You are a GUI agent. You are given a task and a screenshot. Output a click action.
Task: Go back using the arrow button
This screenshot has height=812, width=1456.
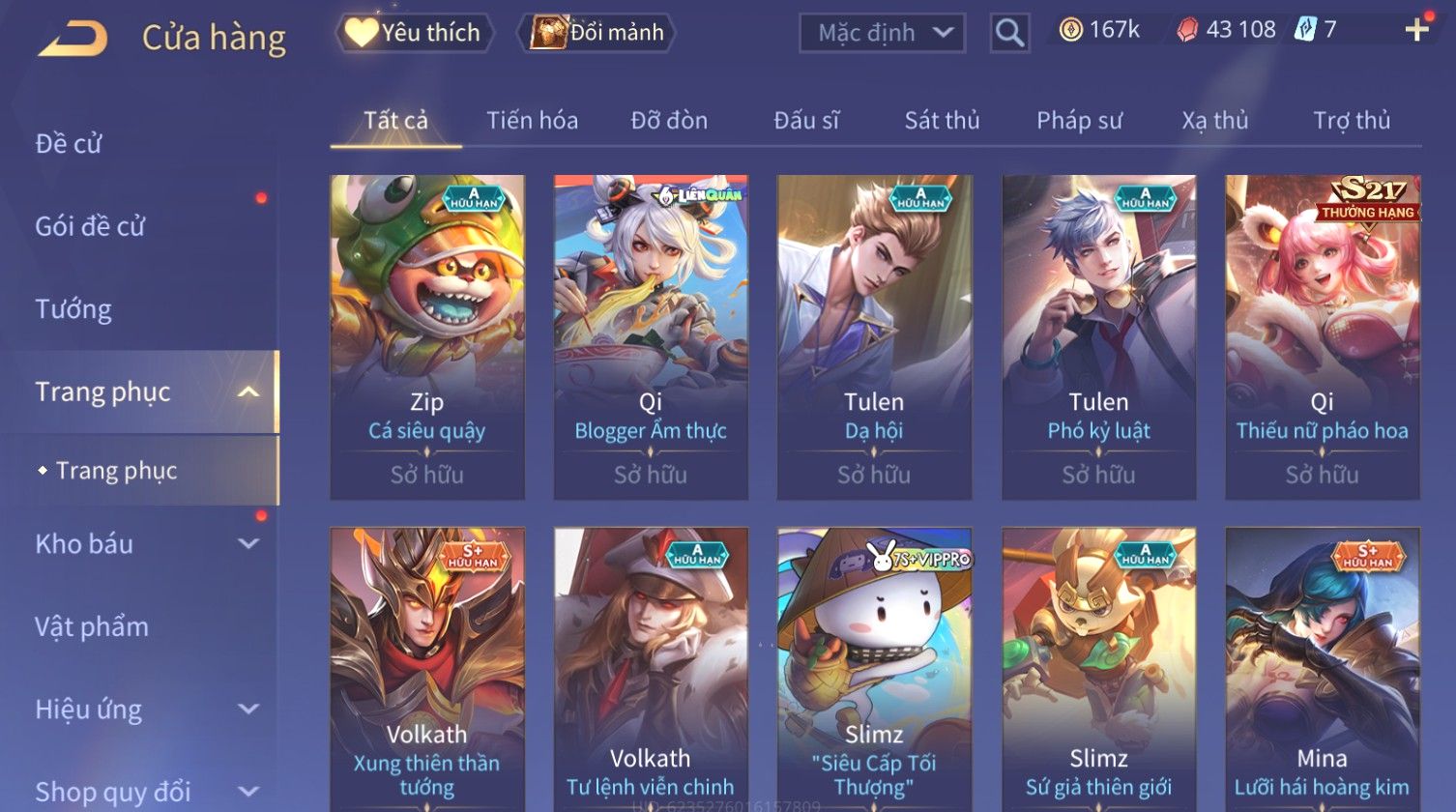[73, 39]
